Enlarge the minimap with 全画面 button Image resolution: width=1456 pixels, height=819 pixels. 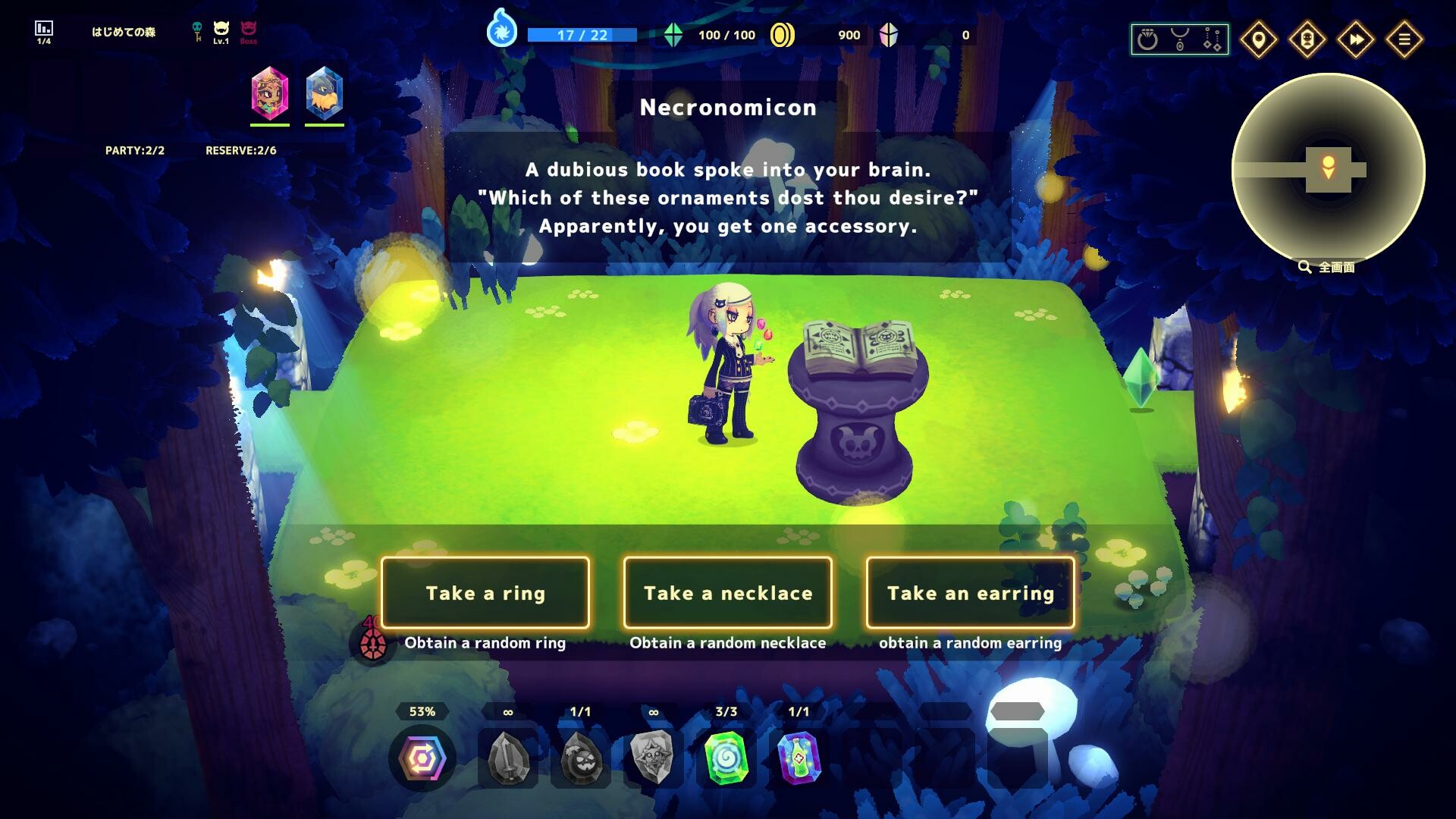tap(1326, 267)
